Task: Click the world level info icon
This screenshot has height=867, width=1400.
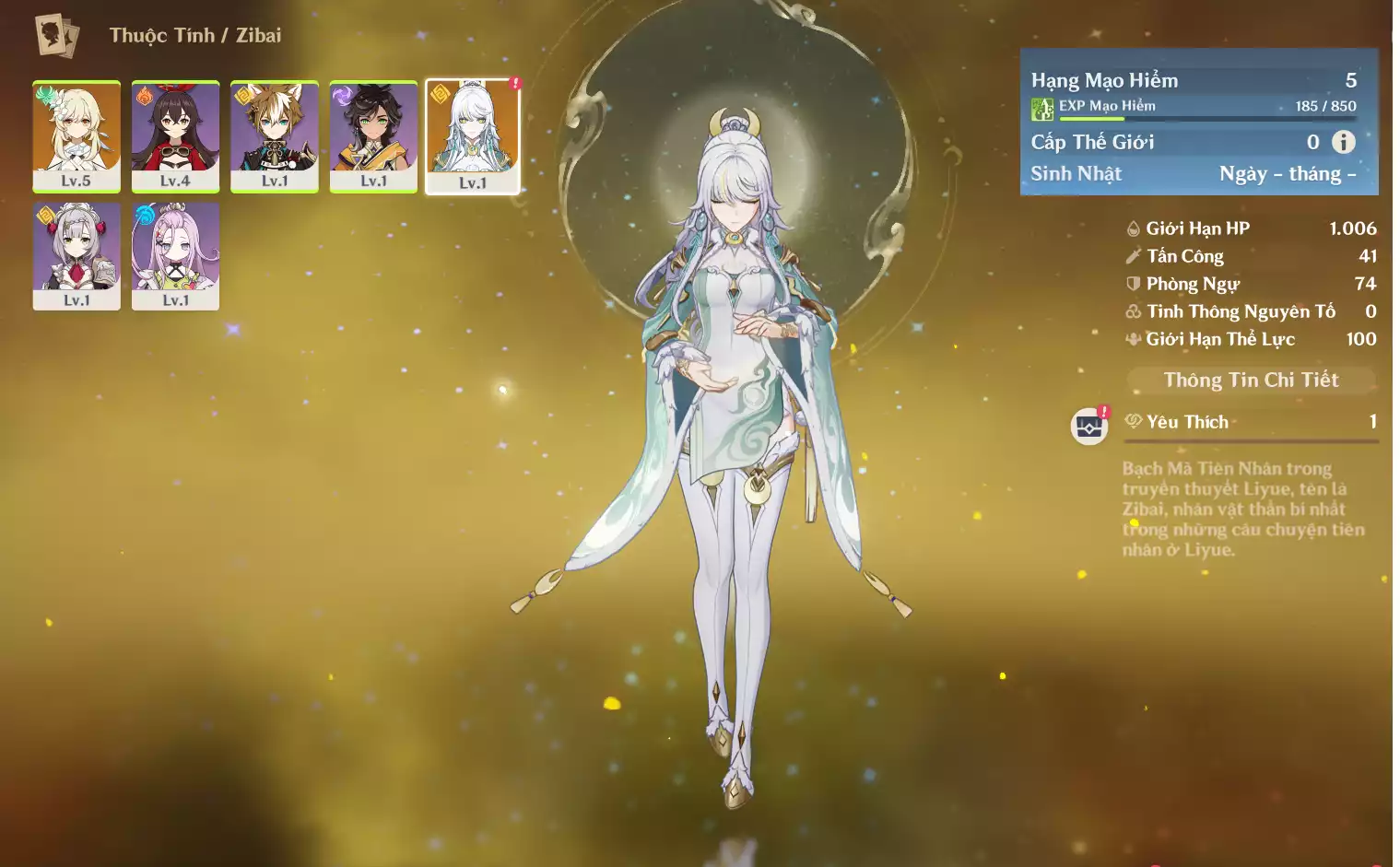Action: click(x=1343, y=142)
